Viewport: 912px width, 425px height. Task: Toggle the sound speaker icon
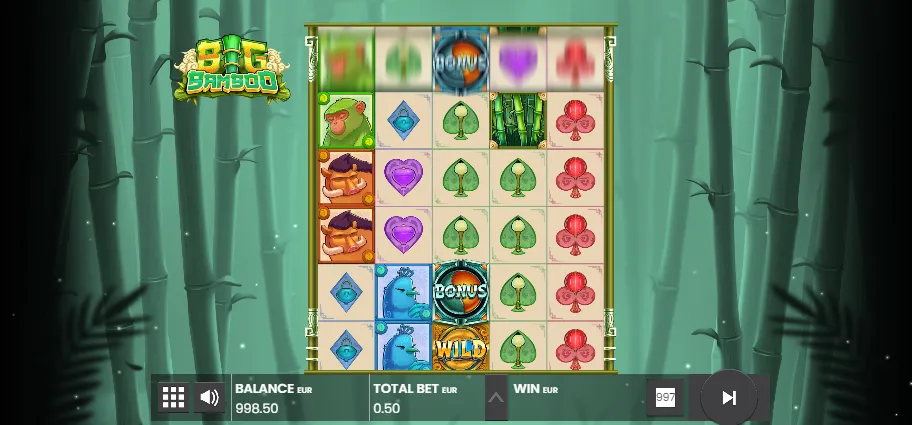tap(209, 397)
